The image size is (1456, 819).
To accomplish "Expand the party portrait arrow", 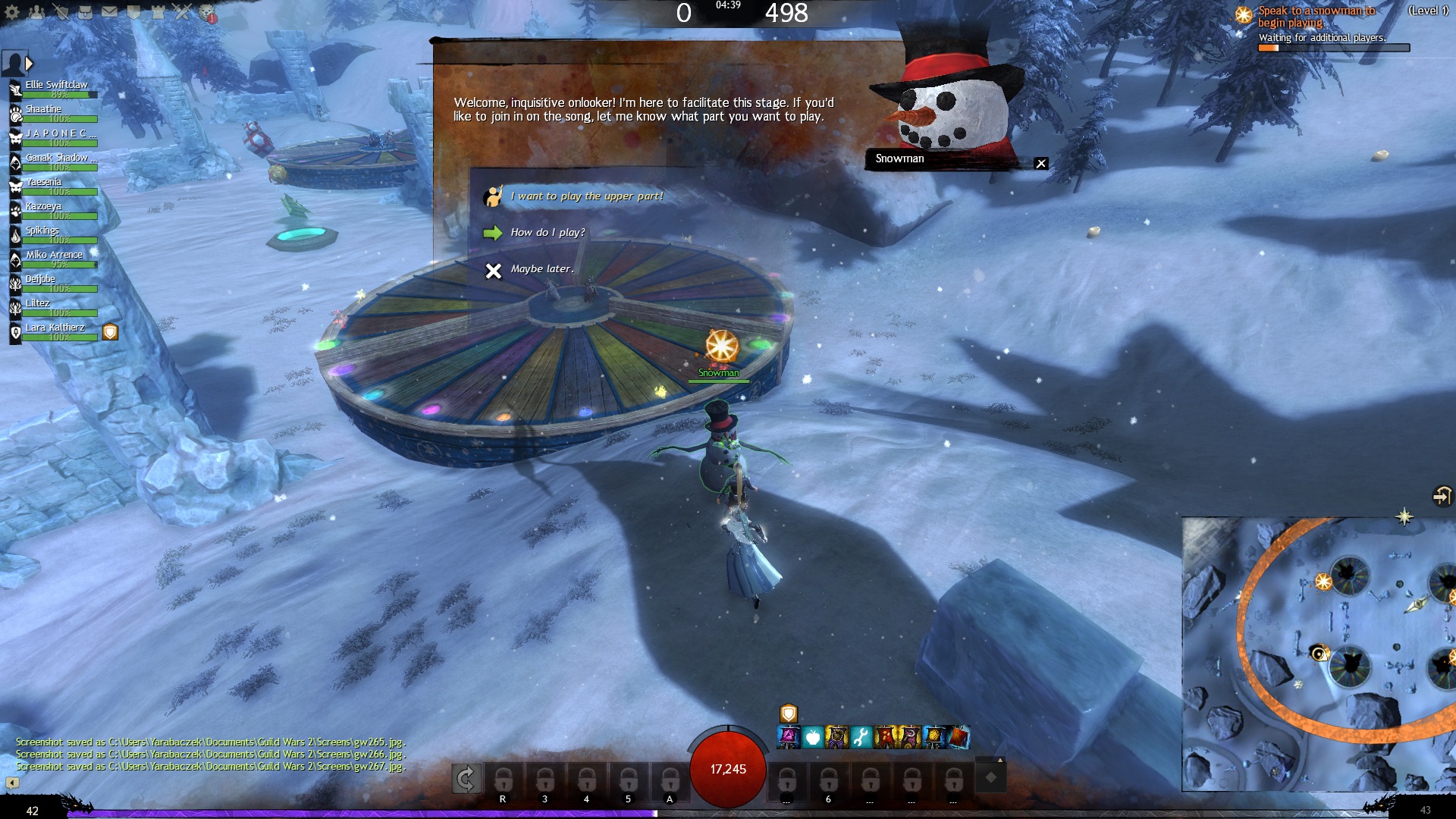I will tap(30, 64).
